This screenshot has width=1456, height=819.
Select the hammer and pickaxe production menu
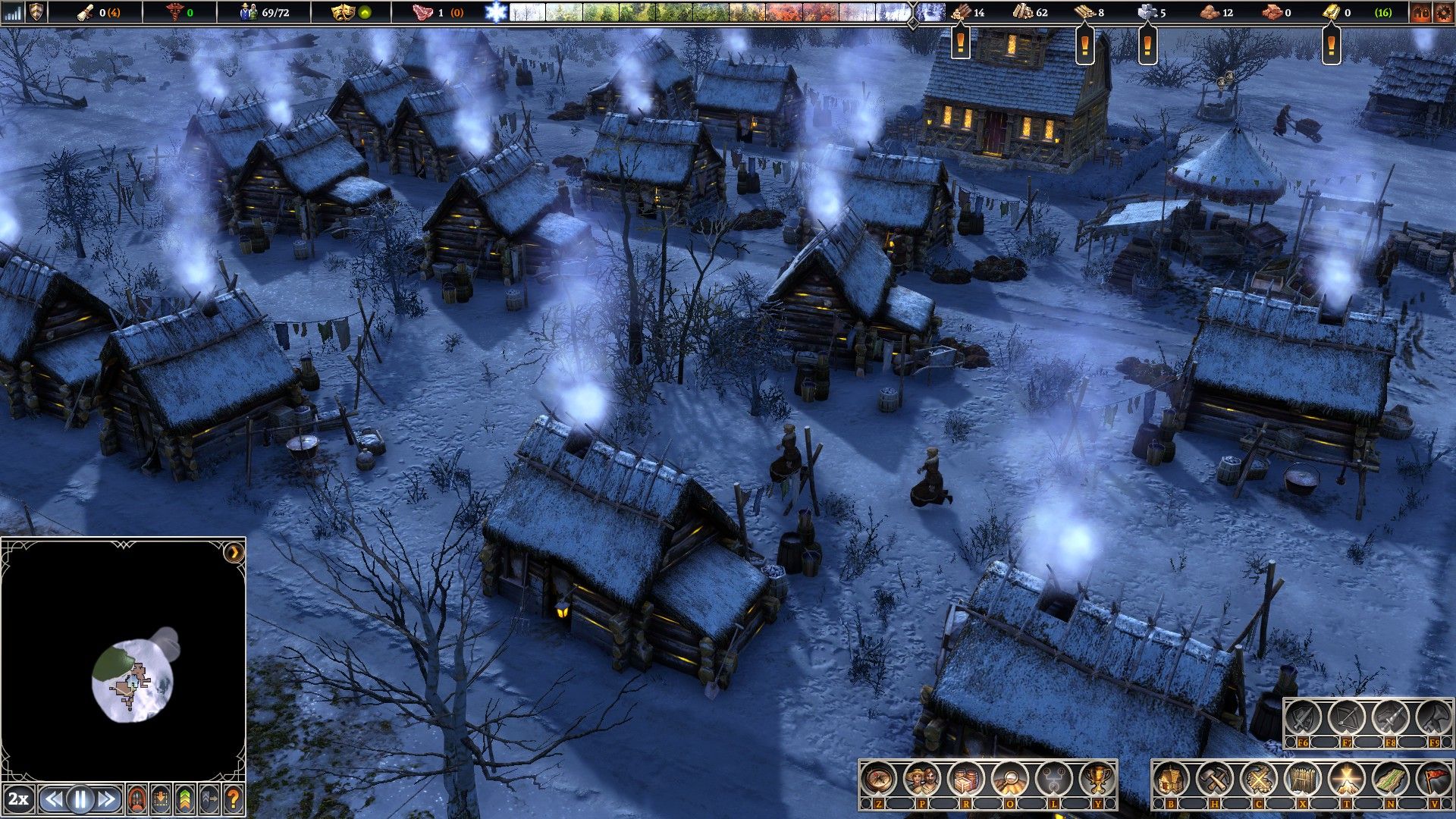pos(1215,779)
